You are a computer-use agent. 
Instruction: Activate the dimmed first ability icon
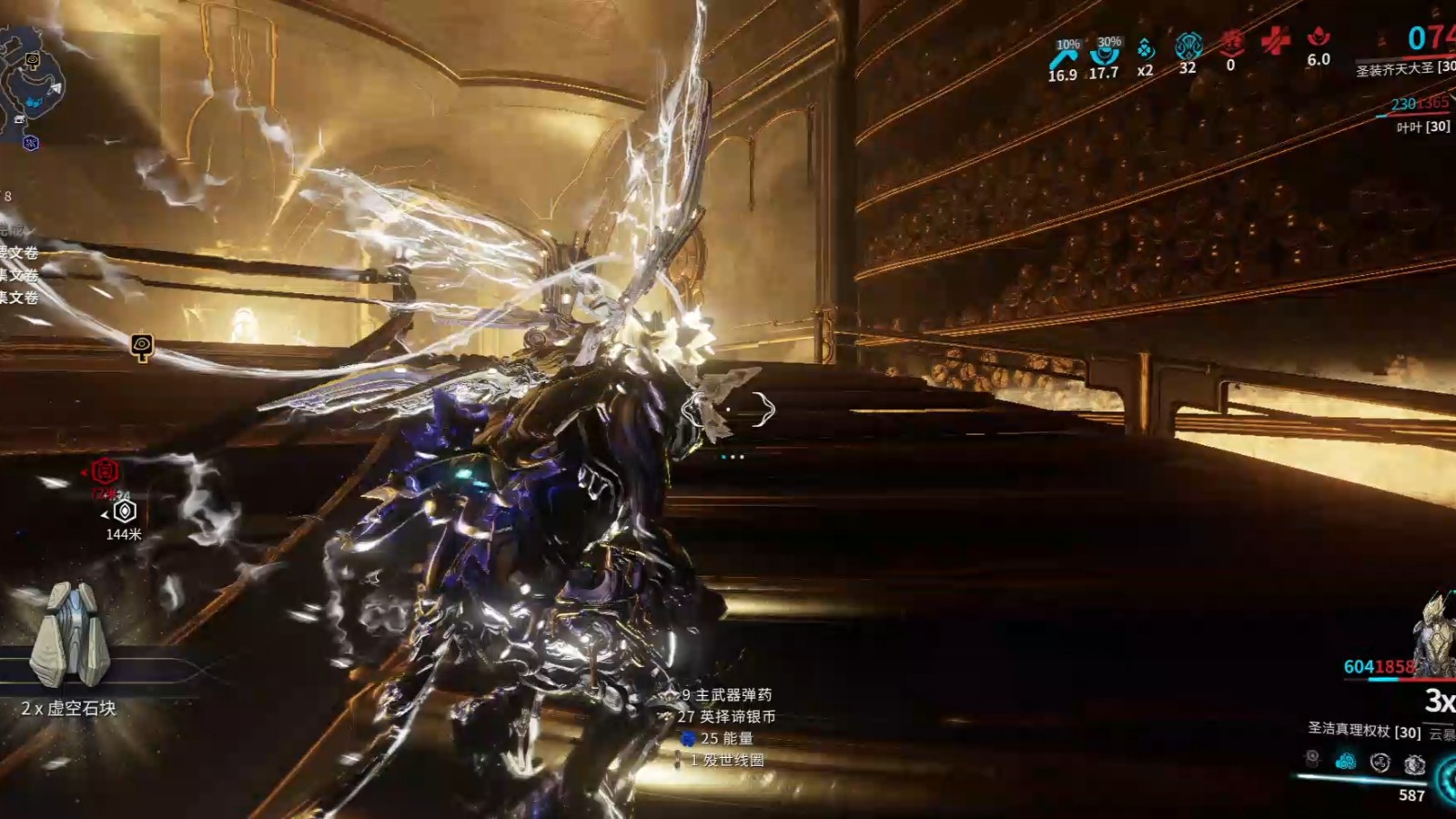(x=1311, y=757)
